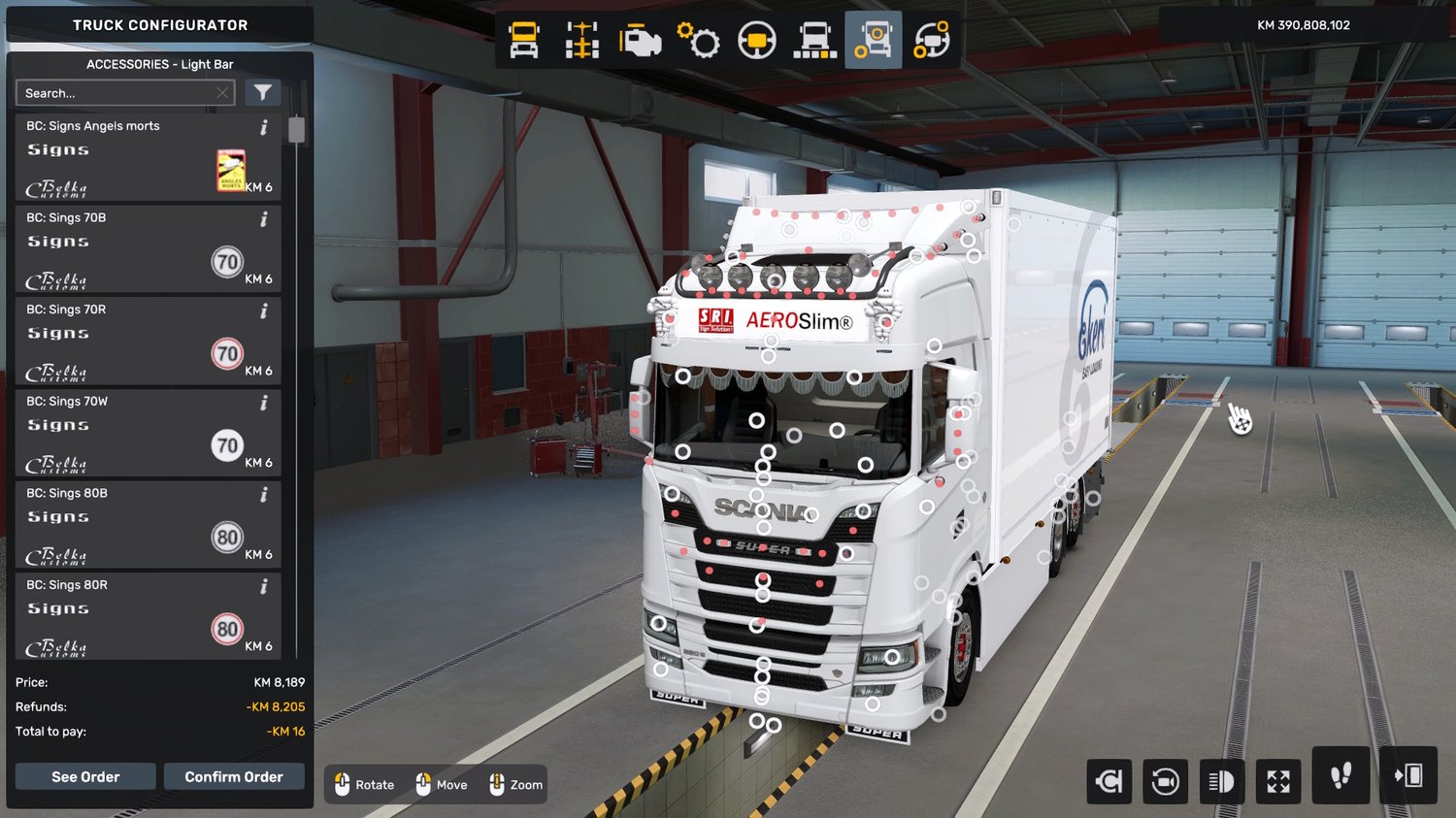Switch to the steering wheel interior tab
1456x818 pixels.
click(x=757, y=41)
